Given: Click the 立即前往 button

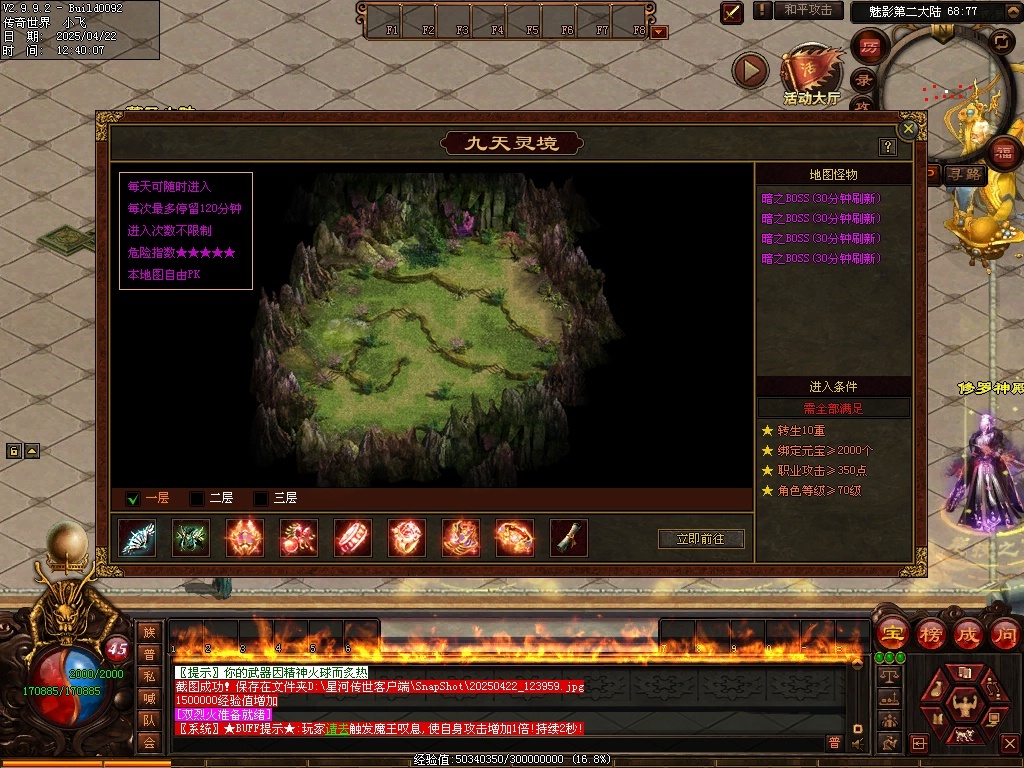Looking at the screenshot, I should 701,539.
